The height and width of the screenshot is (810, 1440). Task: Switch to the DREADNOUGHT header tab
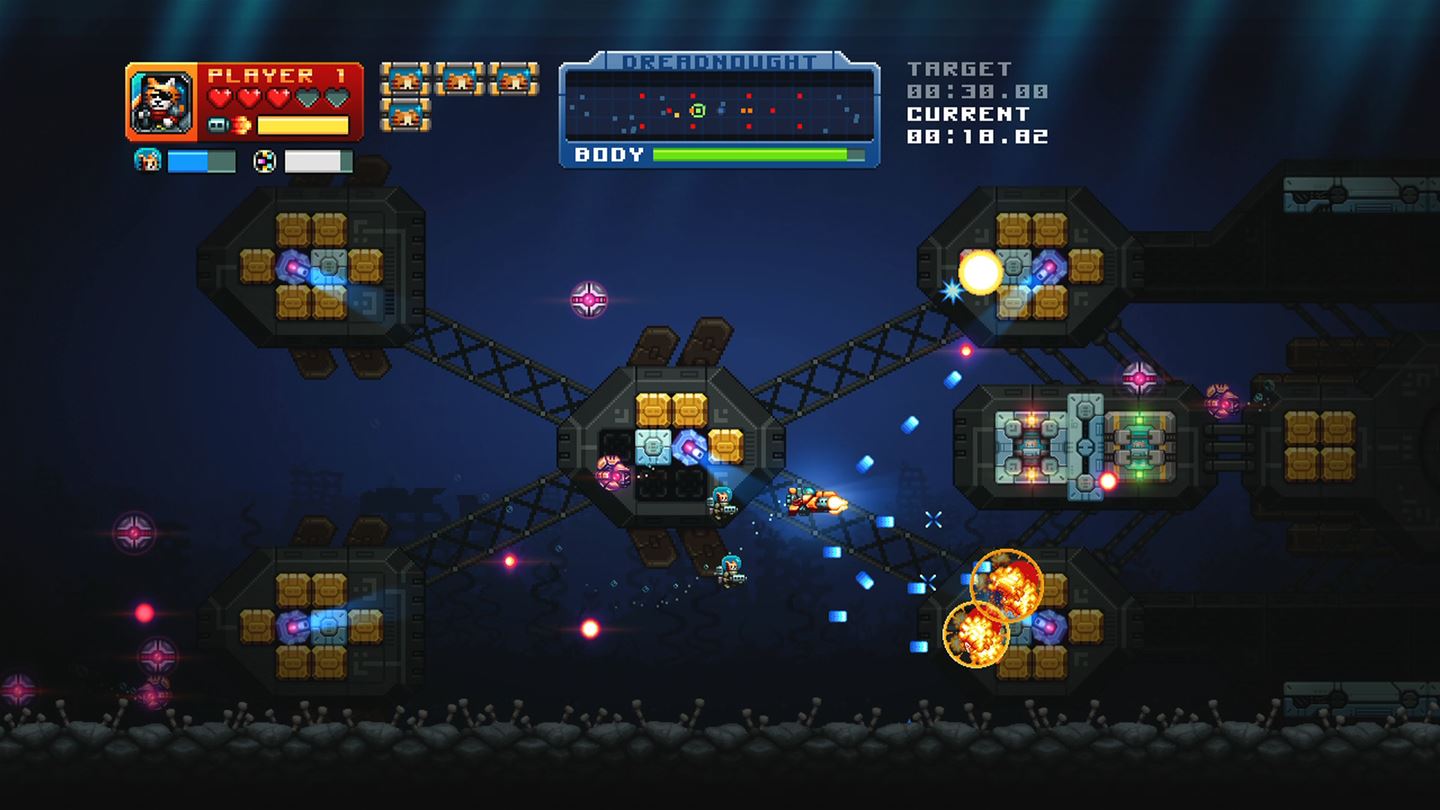(718, 61)
